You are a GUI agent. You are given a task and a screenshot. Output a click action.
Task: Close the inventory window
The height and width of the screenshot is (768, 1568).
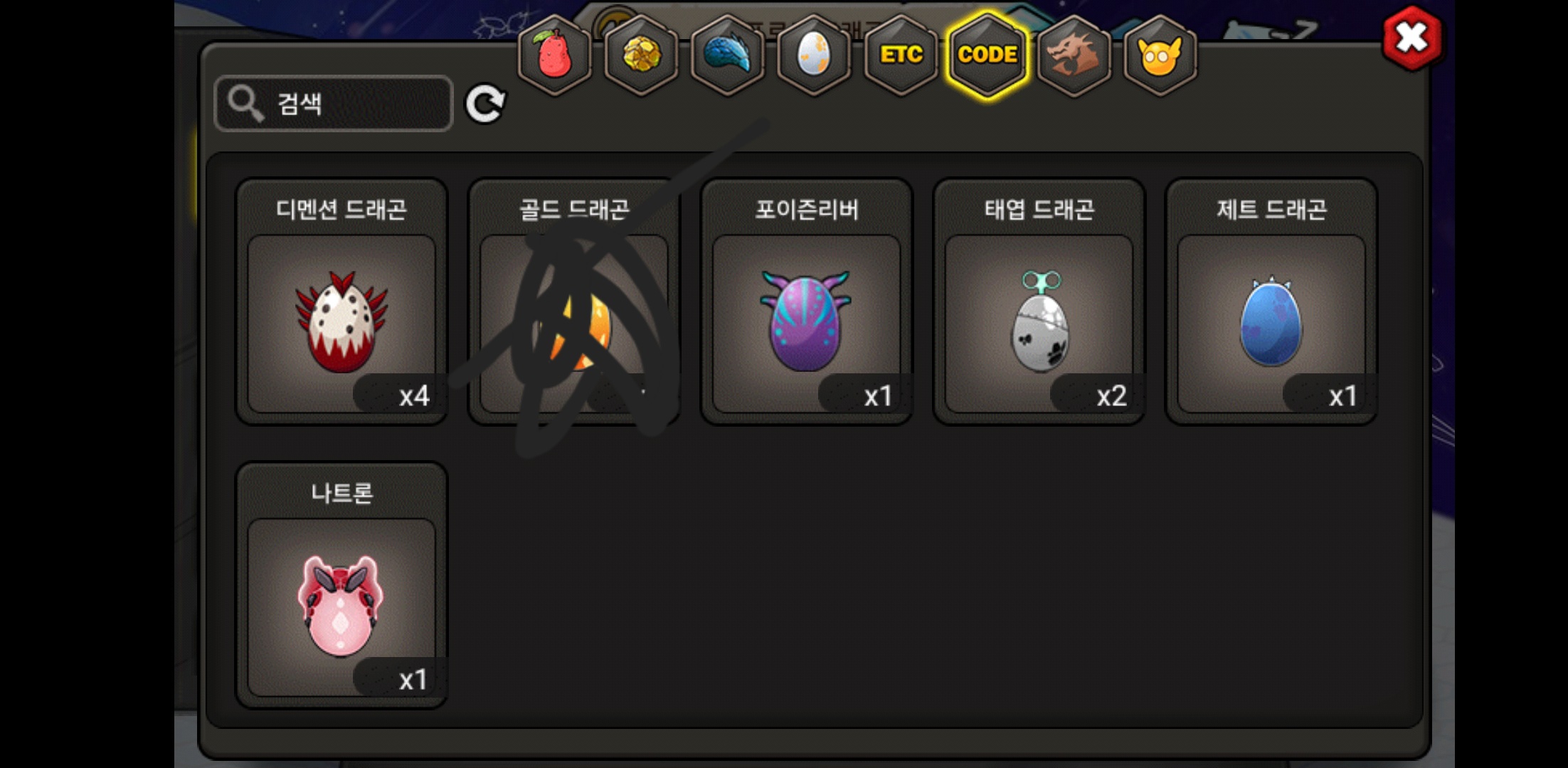coord(1412,38)
